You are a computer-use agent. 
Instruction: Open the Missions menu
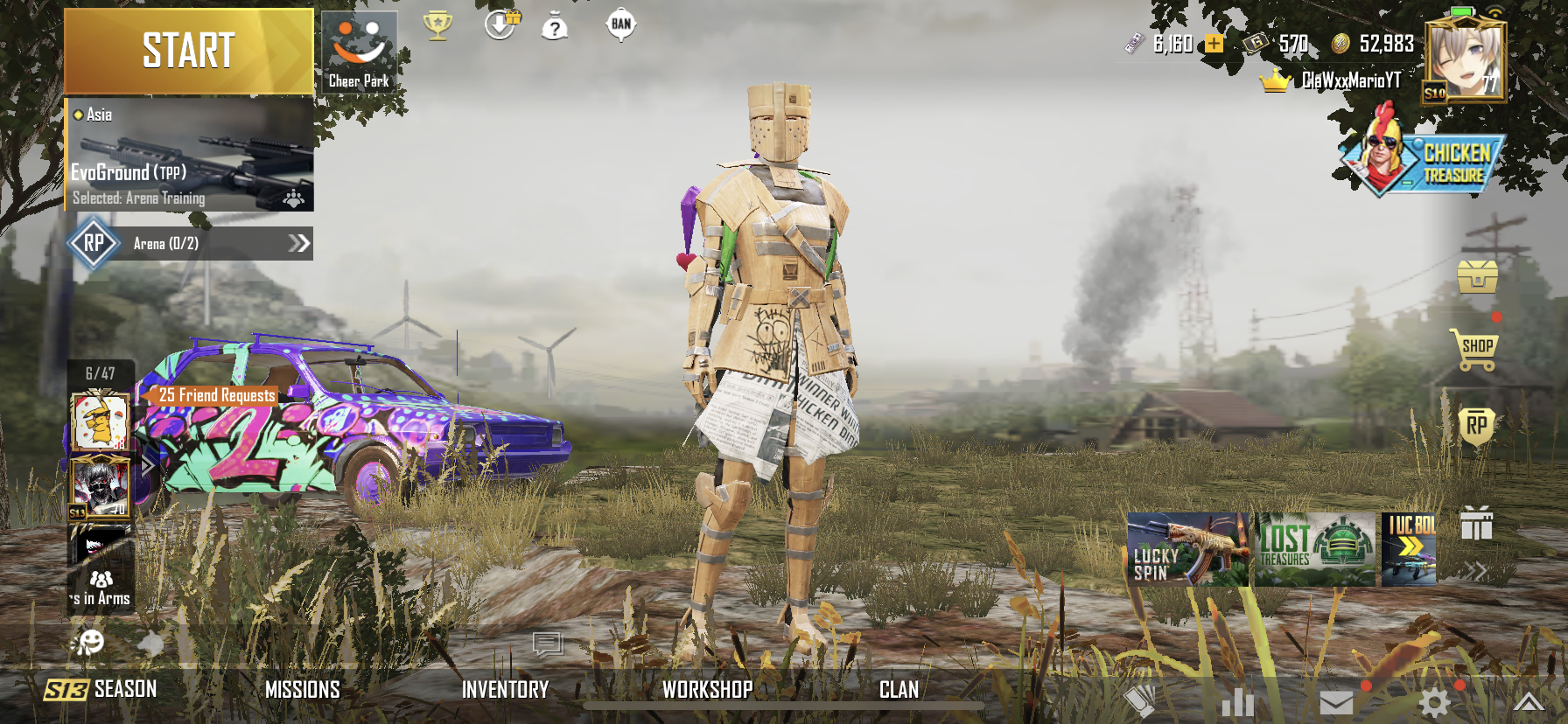coord(303,690)
